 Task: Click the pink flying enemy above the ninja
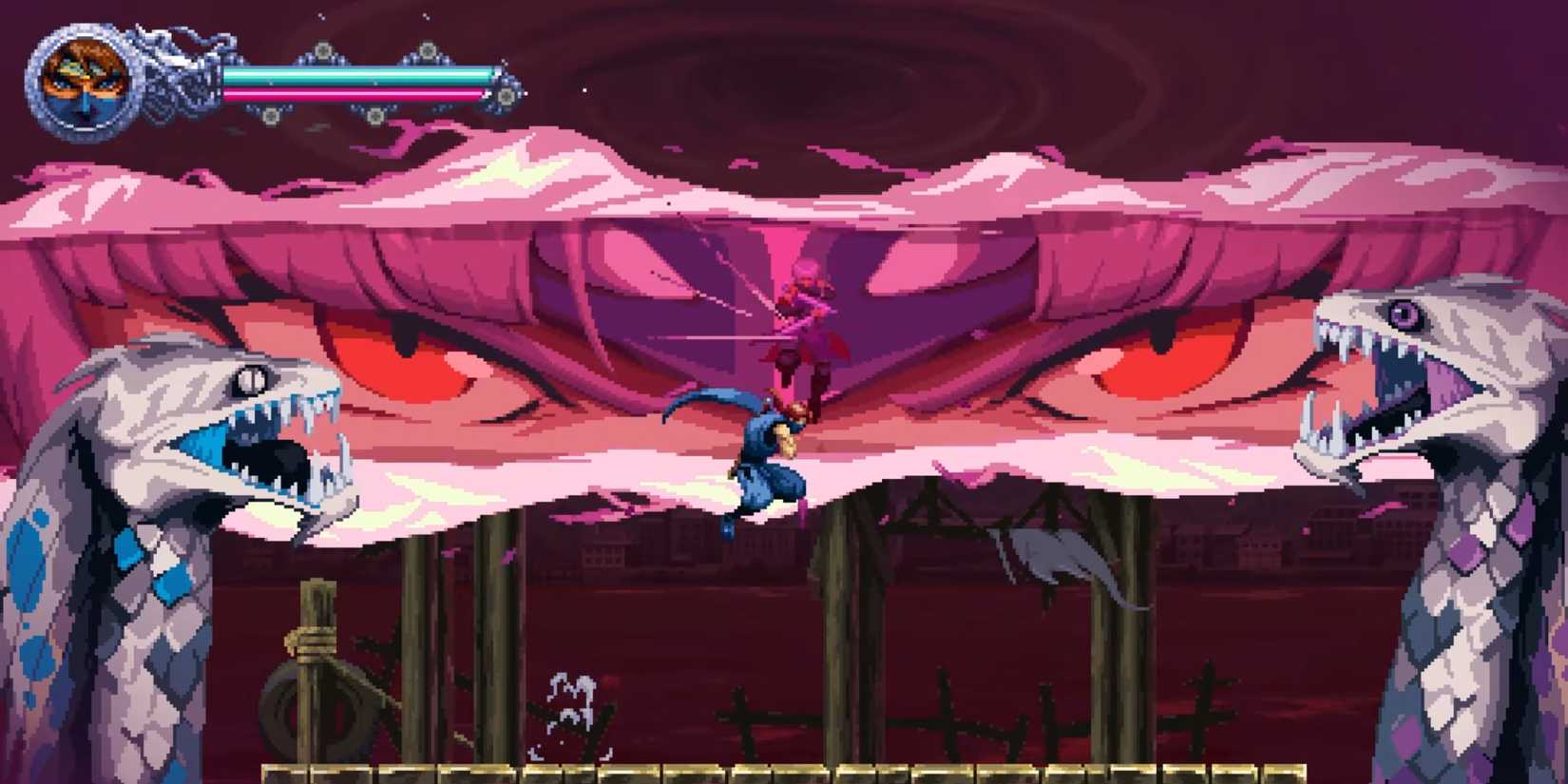[808, 314]
